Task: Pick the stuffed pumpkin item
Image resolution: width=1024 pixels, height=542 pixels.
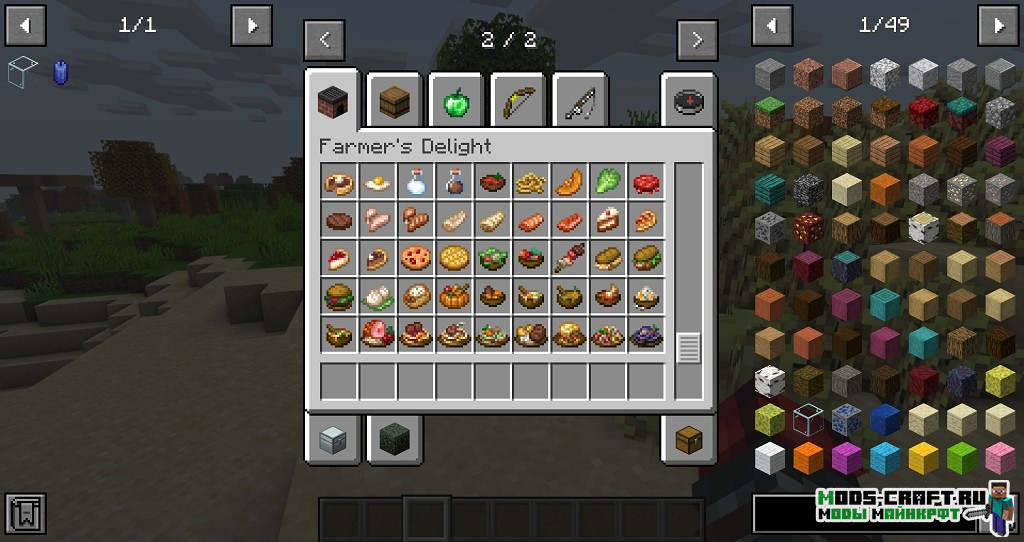Action: click(x=453, y=296)
